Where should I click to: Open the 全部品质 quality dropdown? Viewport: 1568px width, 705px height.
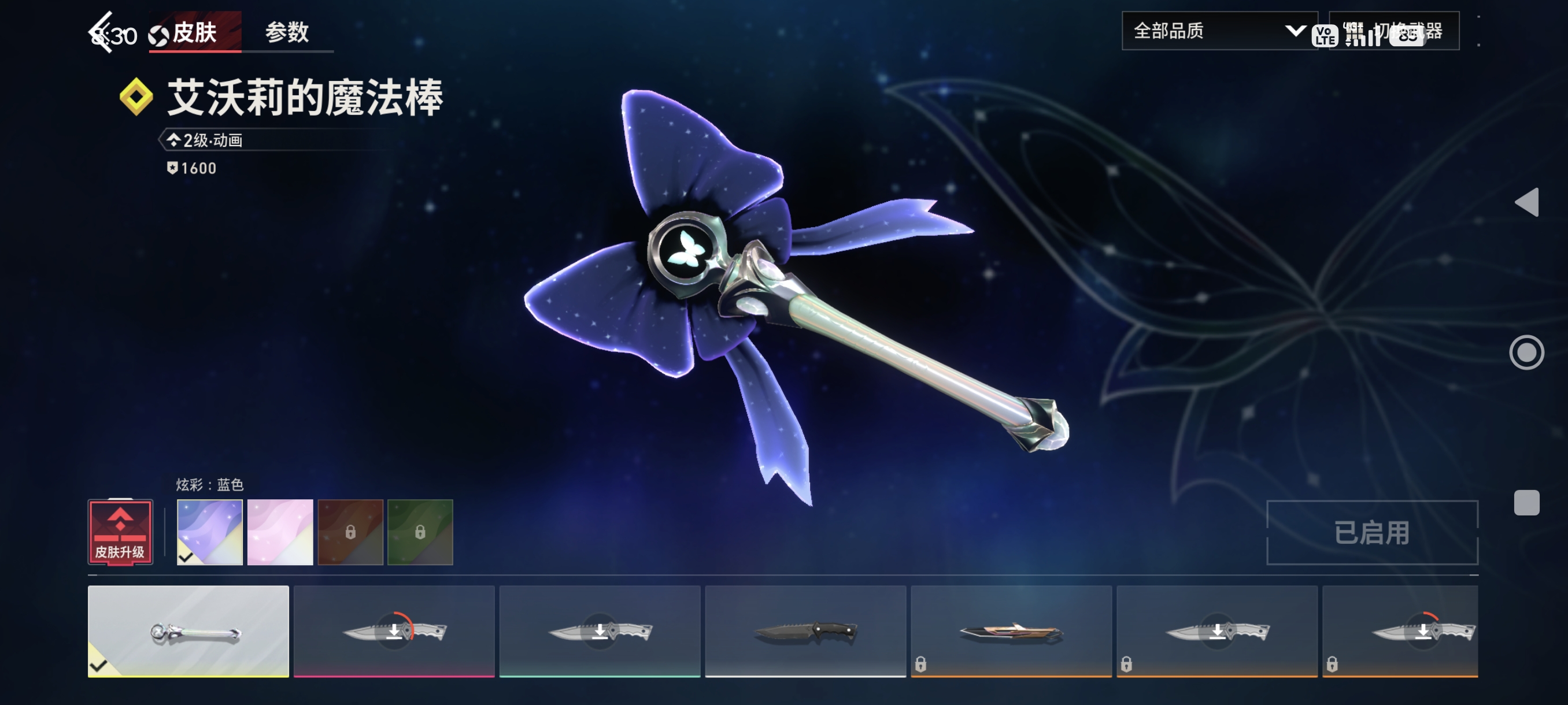pyautogui.click(x=1219, y=31)
